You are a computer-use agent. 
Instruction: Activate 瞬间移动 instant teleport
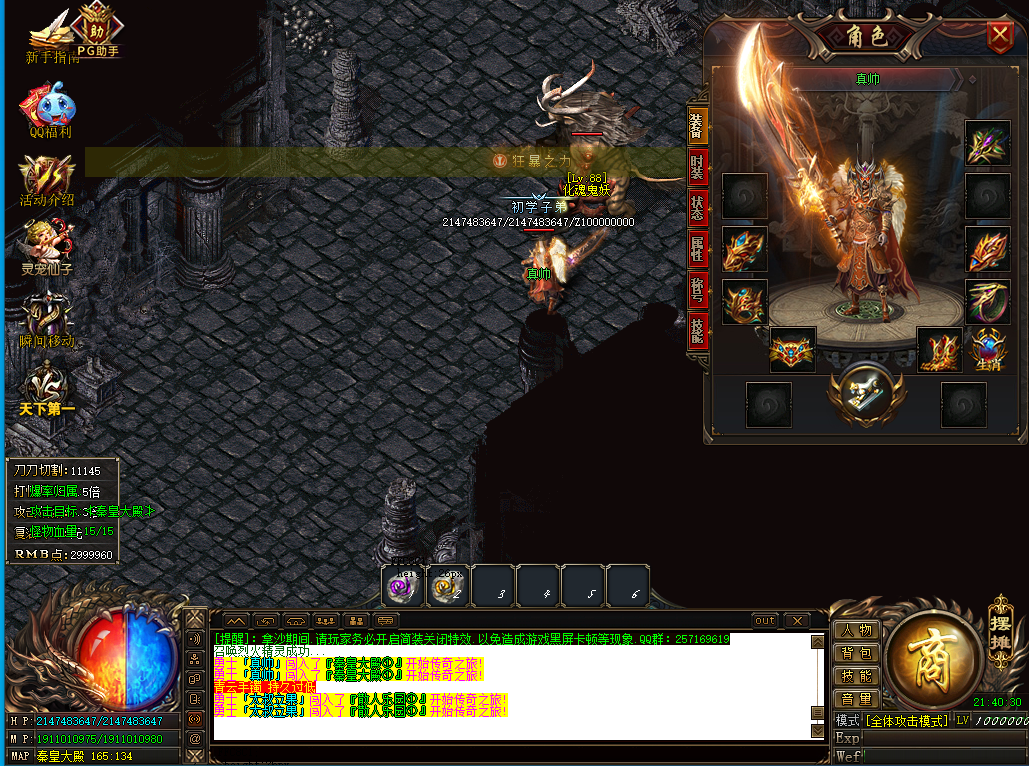(46, 322)
